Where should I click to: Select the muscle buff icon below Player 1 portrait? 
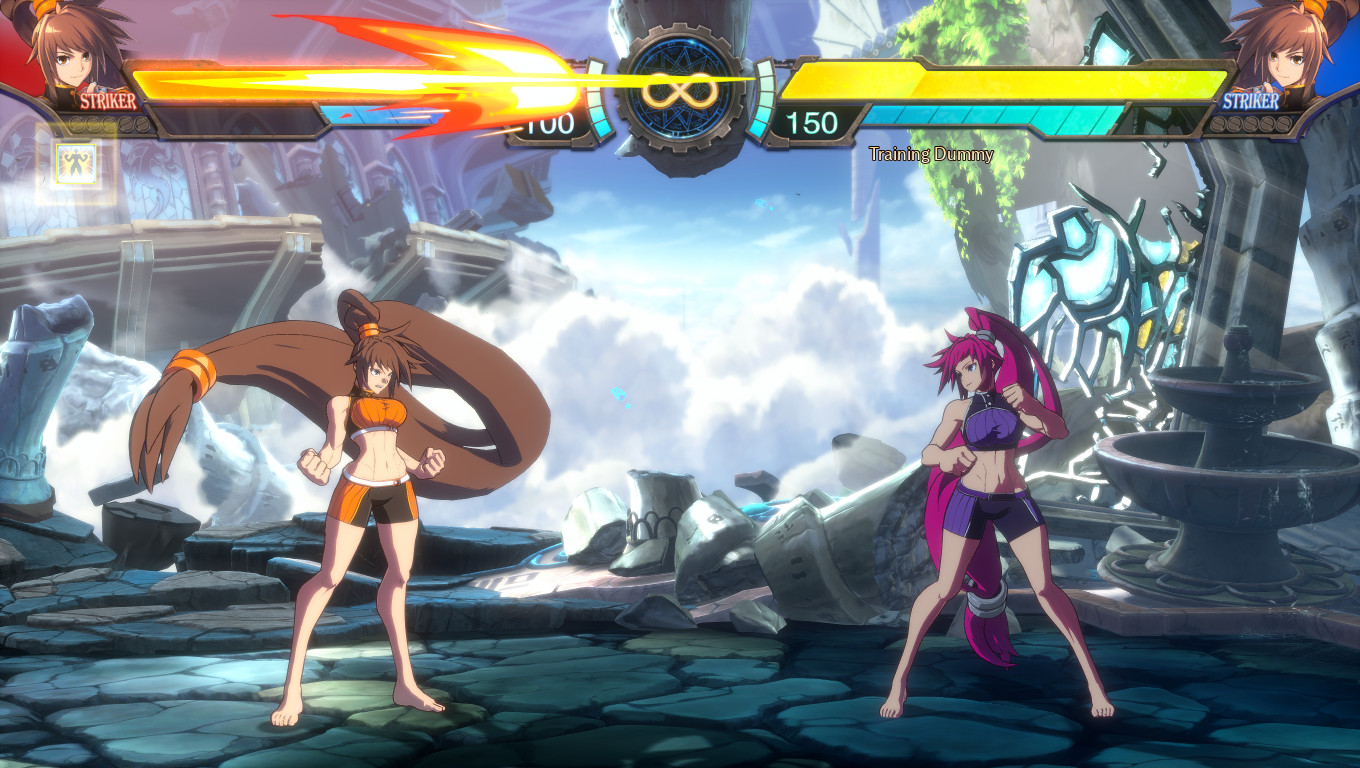click(76, 163)
